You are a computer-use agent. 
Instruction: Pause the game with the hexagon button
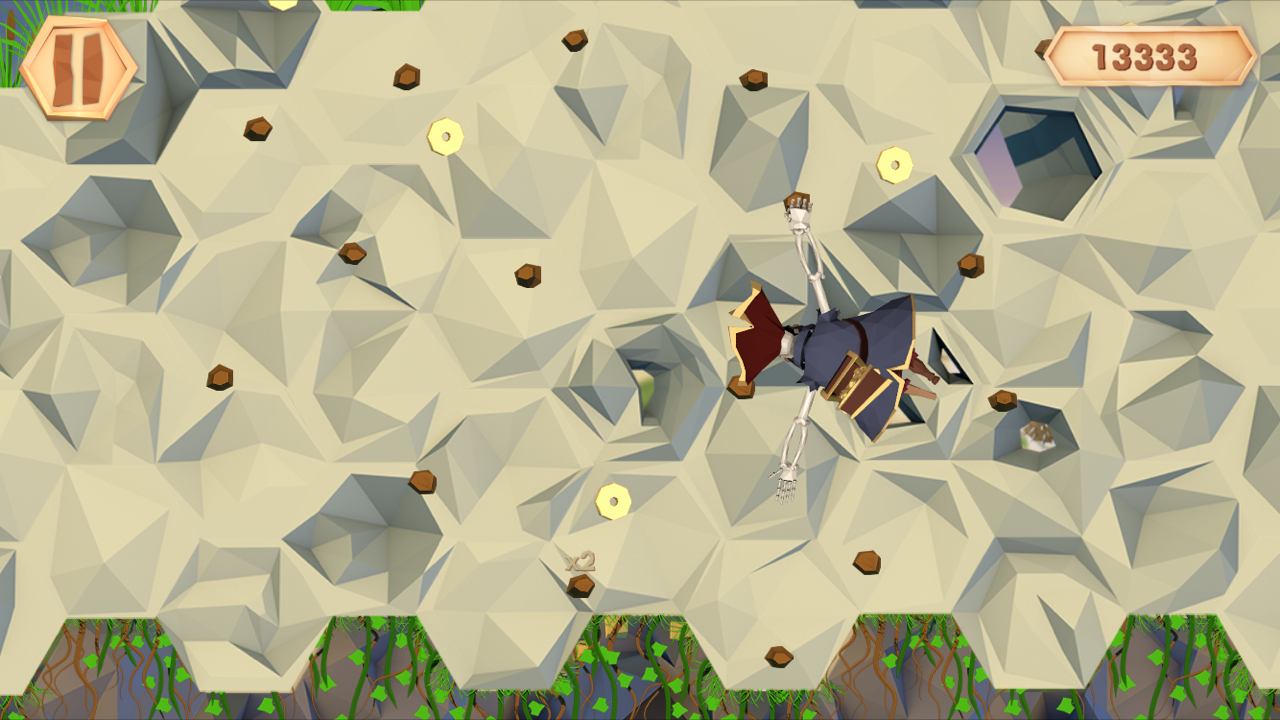click(78, 68)
